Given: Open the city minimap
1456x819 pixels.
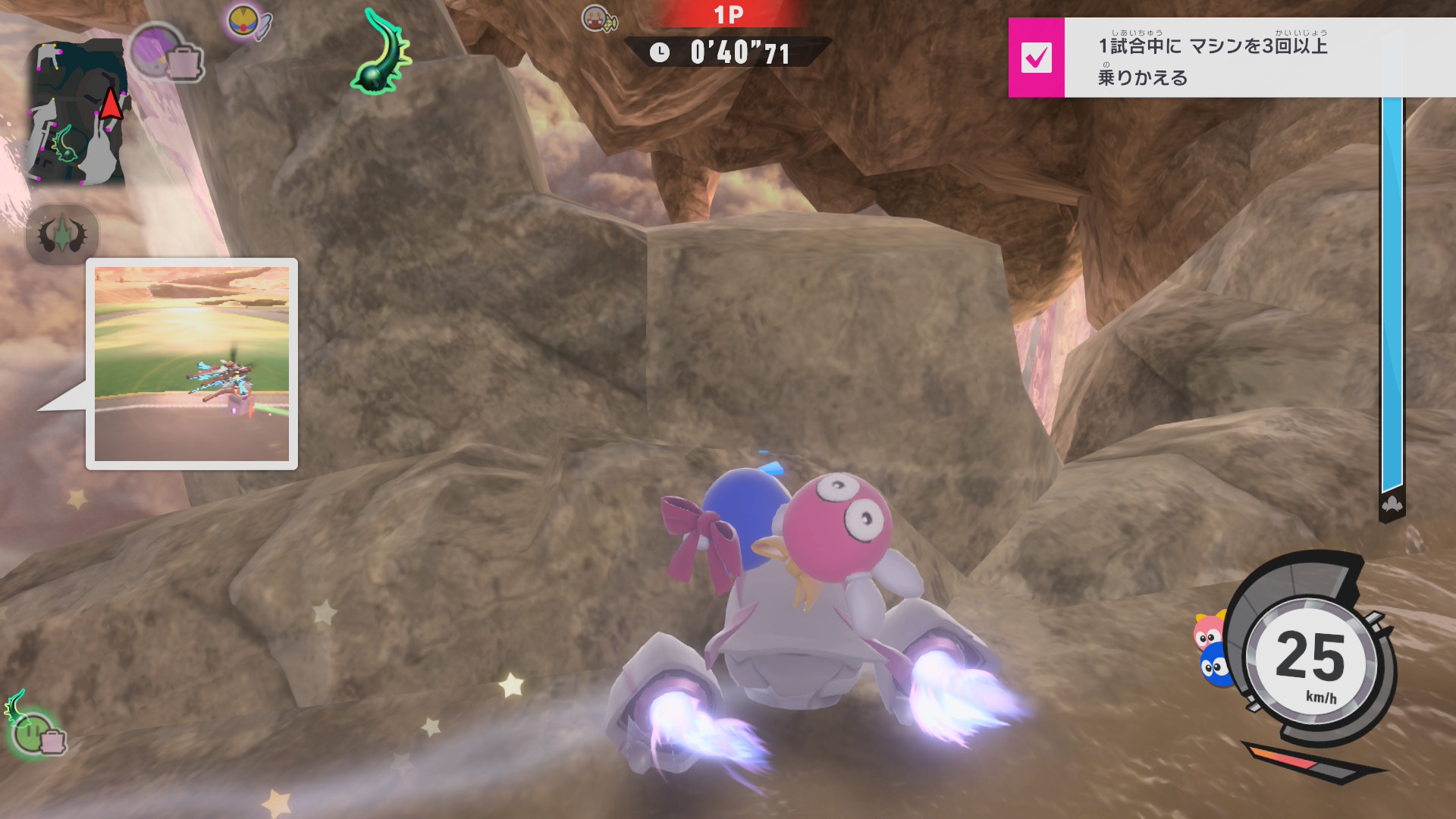Looking at the screenshot, I should click(78, 114).
